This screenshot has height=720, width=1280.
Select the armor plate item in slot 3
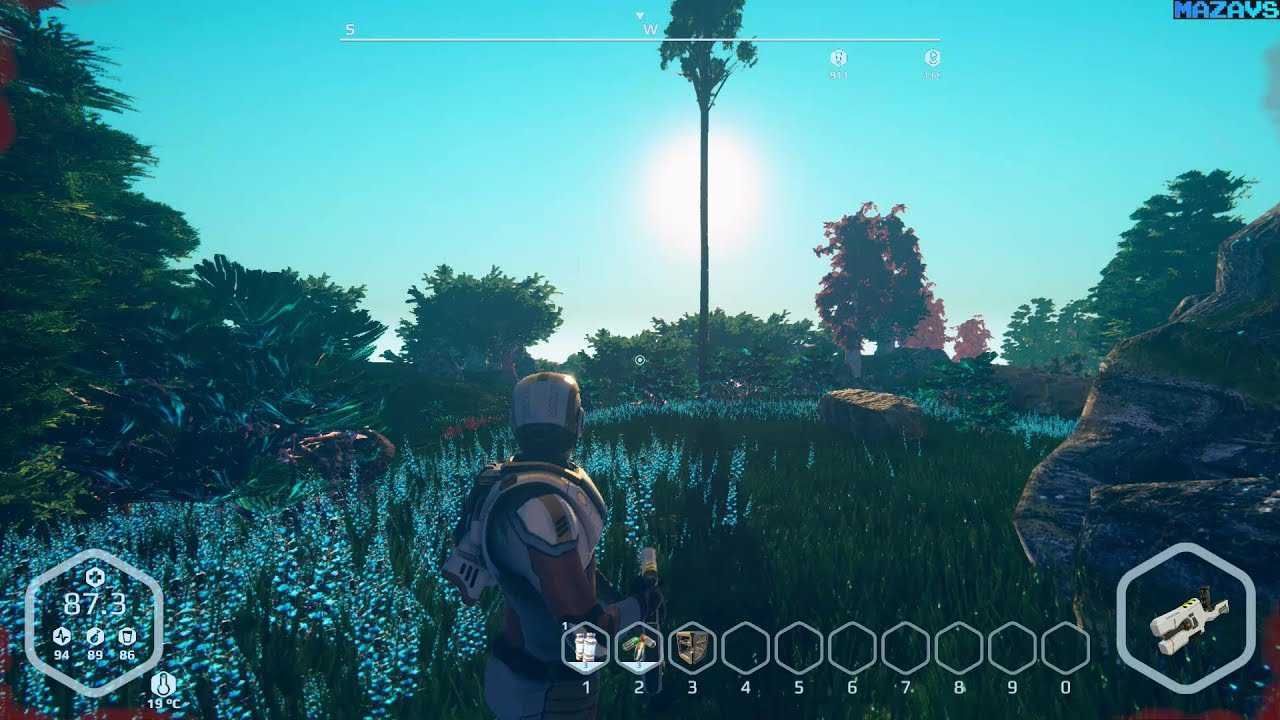[x=692, y=647]
